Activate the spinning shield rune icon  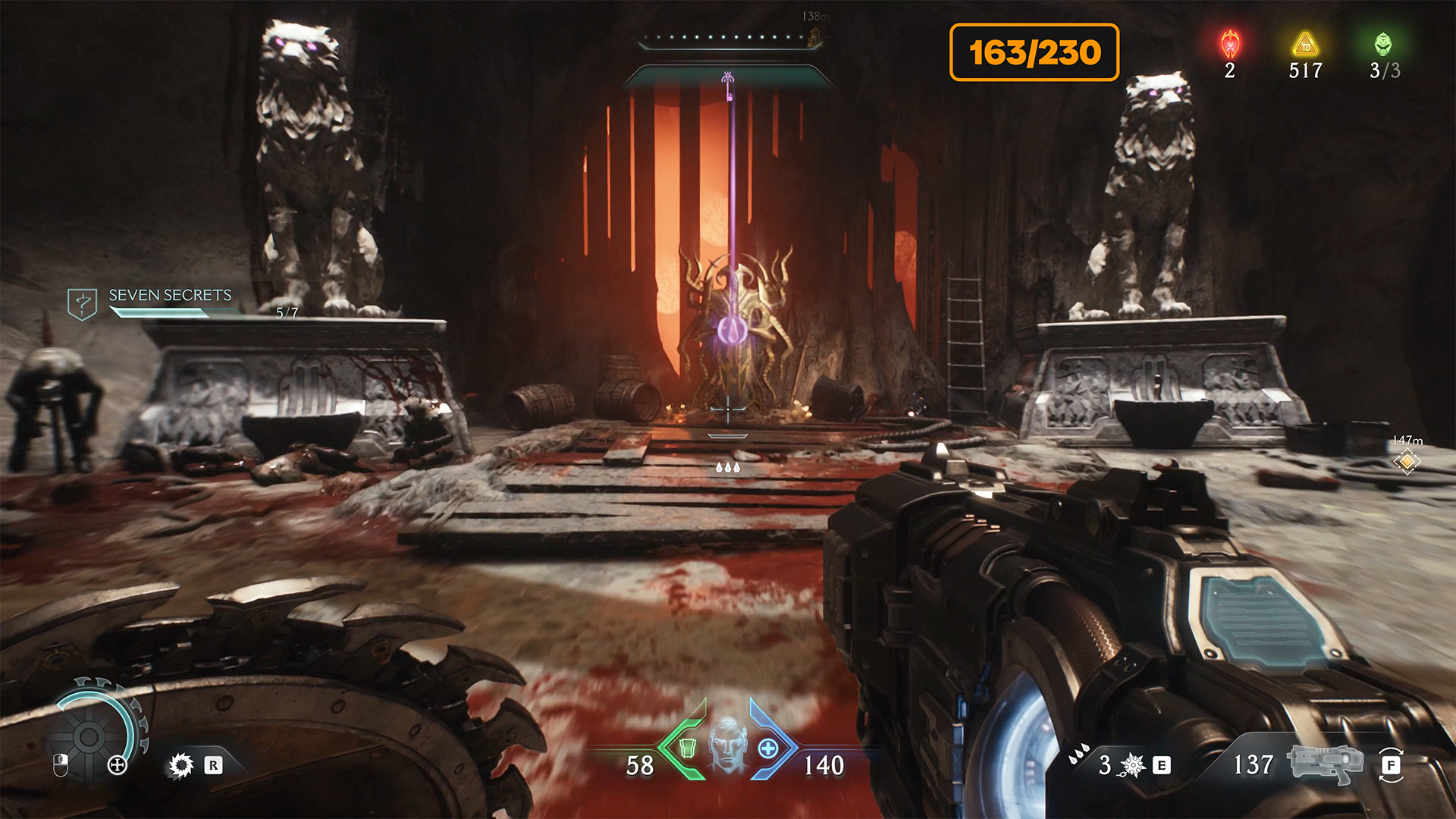pyautogui.click(x=181, y=765)
